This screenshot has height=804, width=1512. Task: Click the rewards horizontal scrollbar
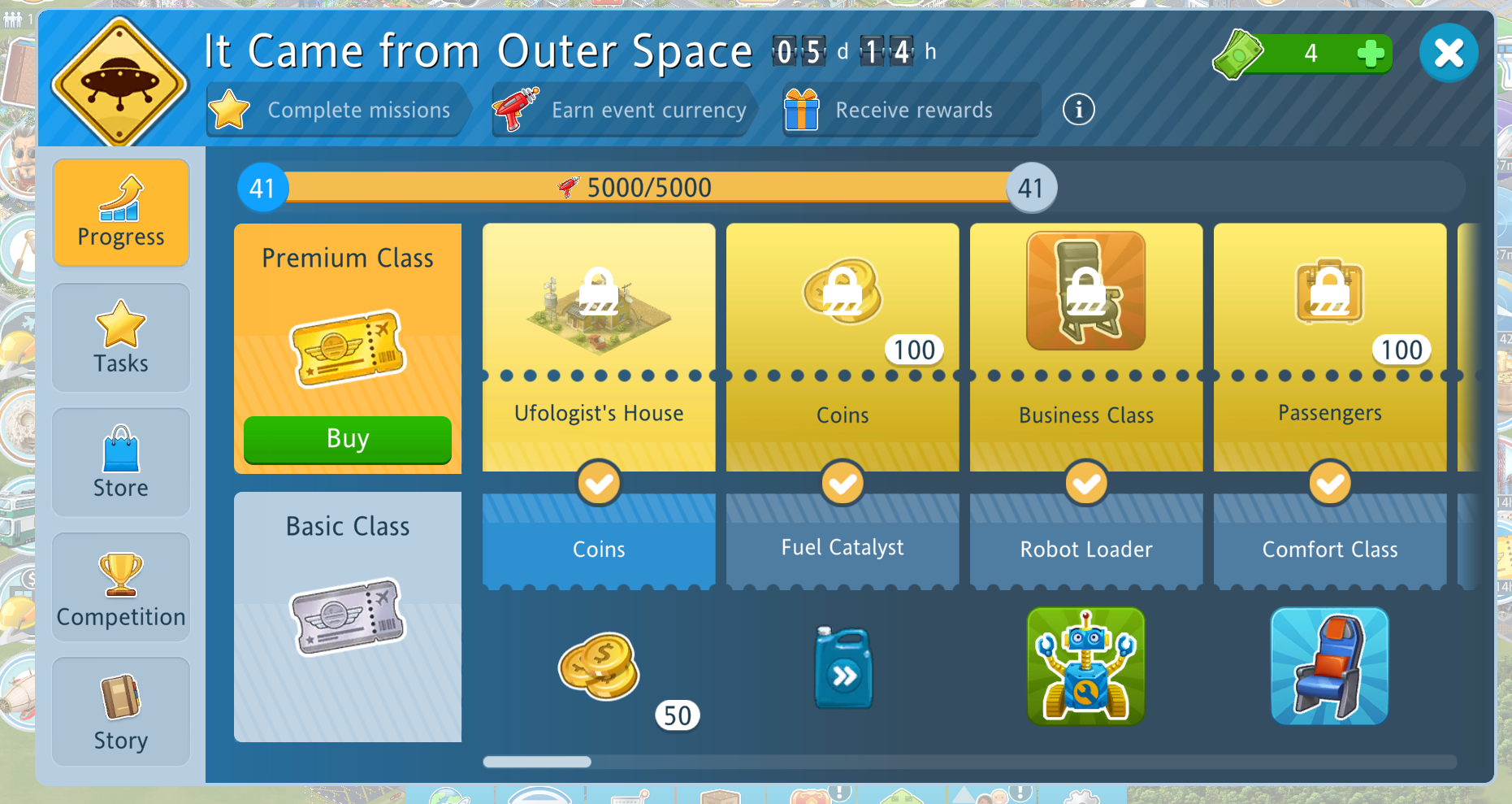point(538,762)
